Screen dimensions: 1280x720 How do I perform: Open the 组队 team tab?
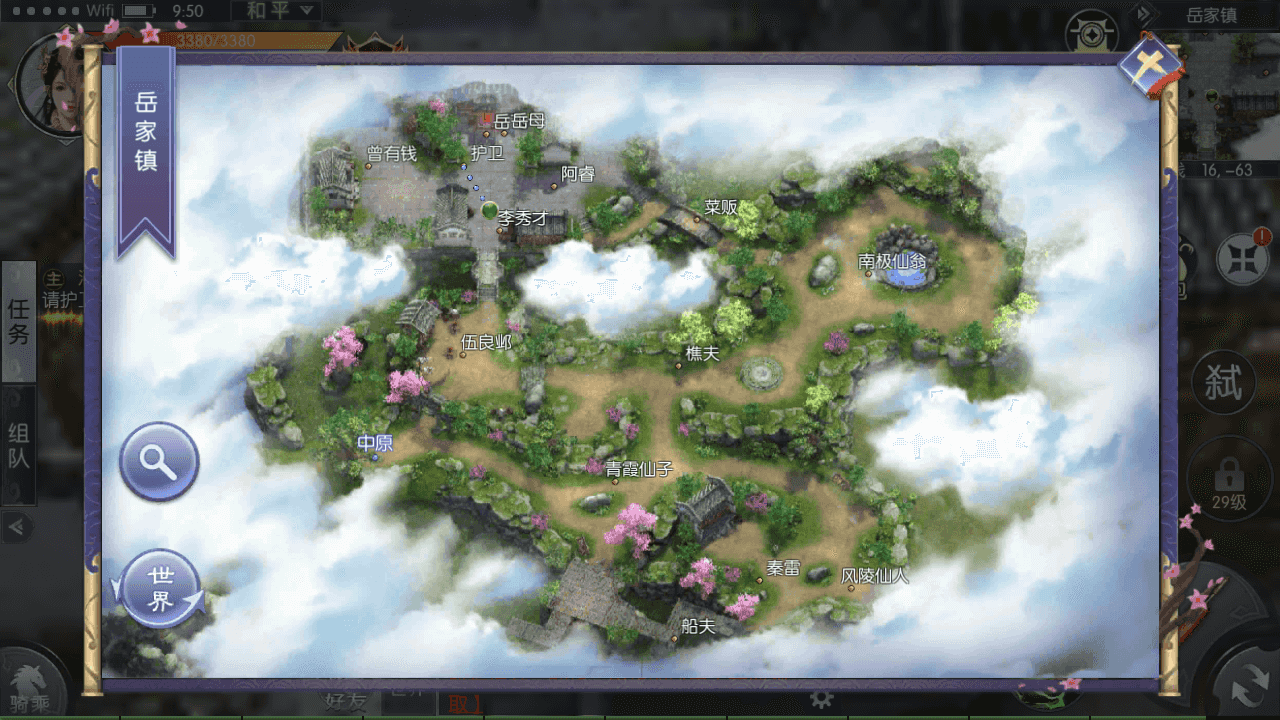pos(19,446)
